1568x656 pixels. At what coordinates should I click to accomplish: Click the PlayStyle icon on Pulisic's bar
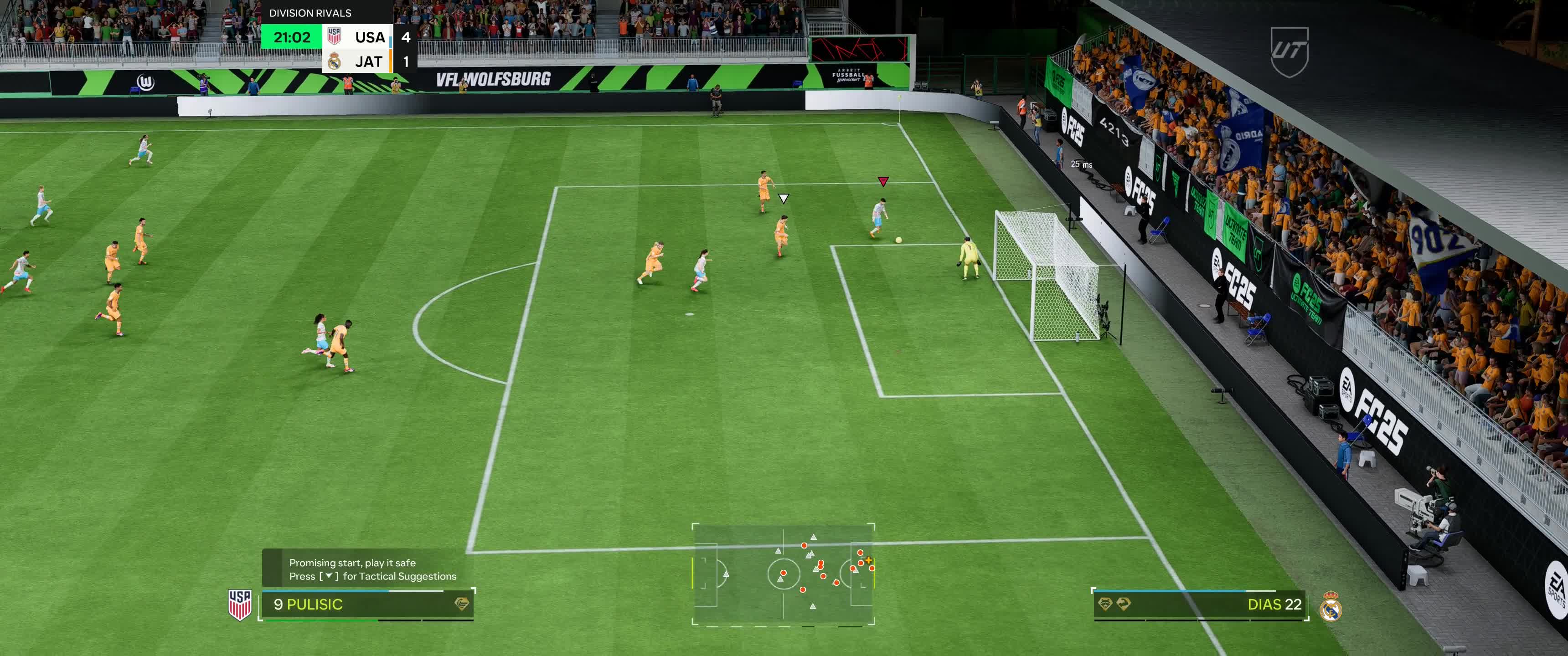click(x=462, y=604)
